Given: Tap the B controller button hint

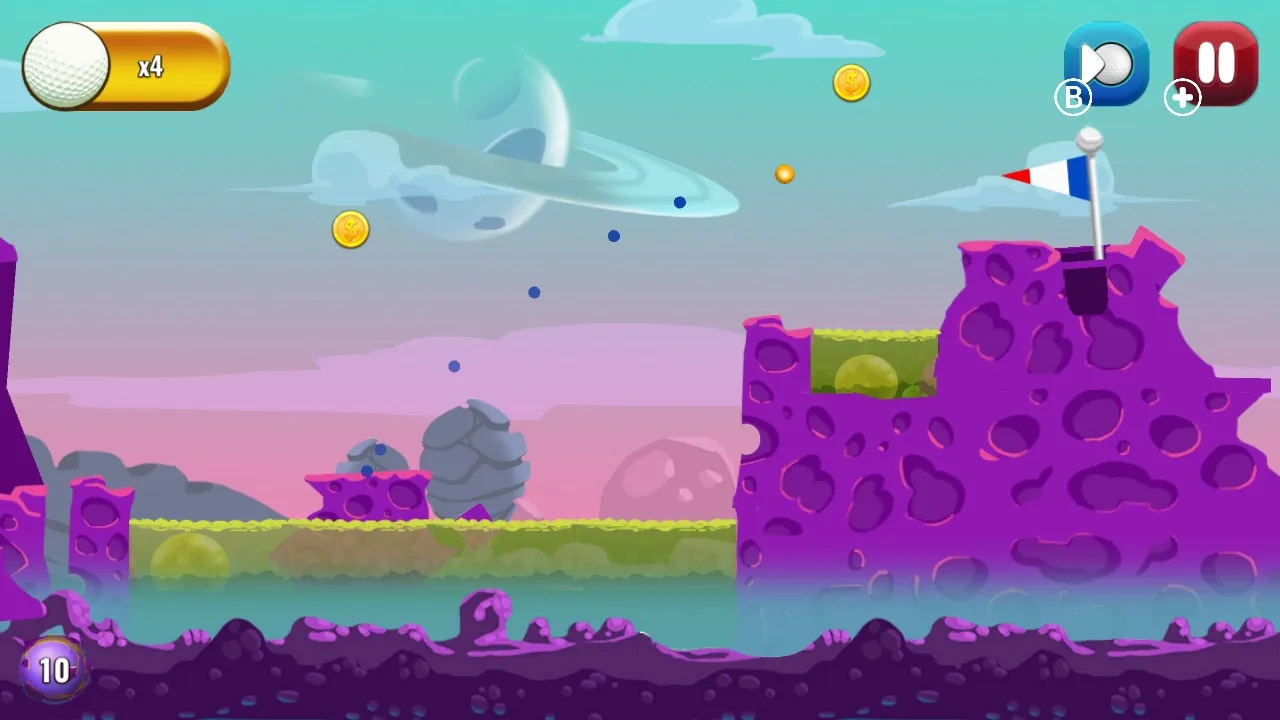Looking at the screenshot, I should pyautogui.click(x=1073, y=97).
